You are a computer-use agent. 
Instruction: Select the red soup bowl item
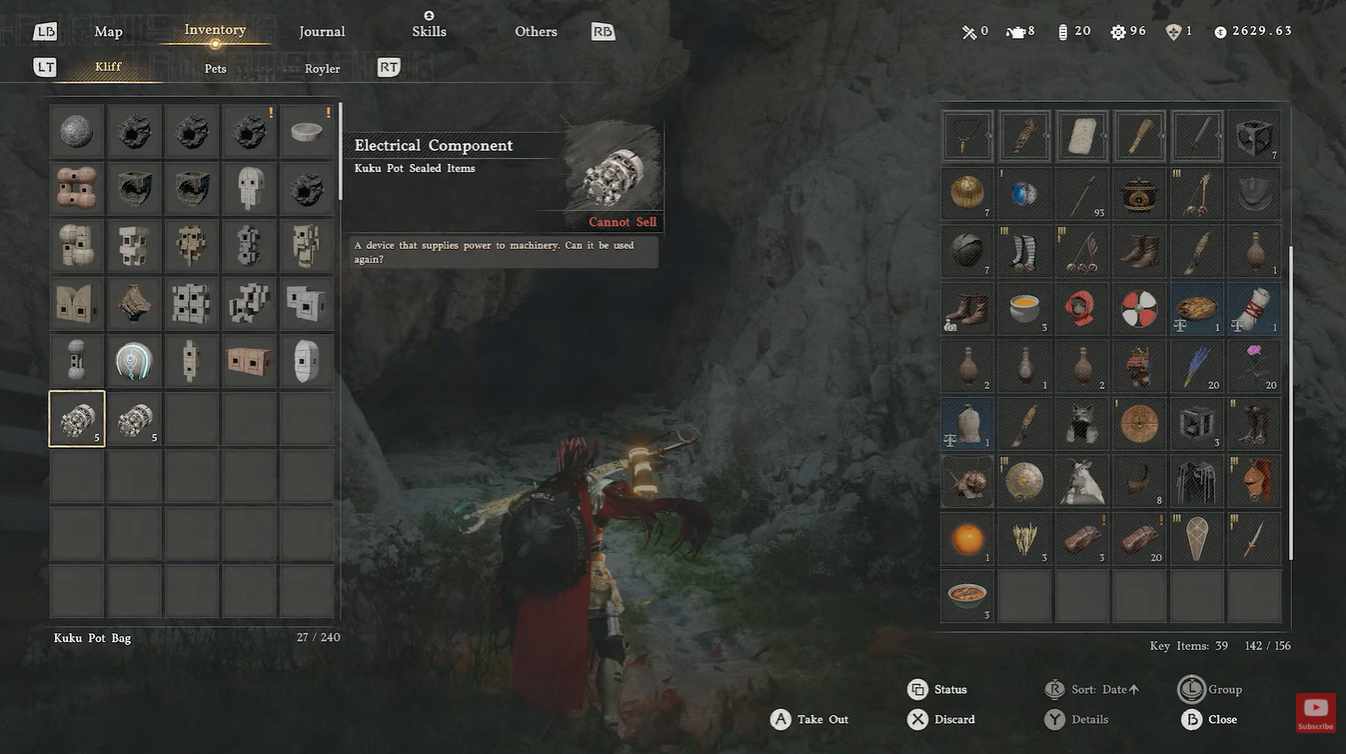coord(967,596)
